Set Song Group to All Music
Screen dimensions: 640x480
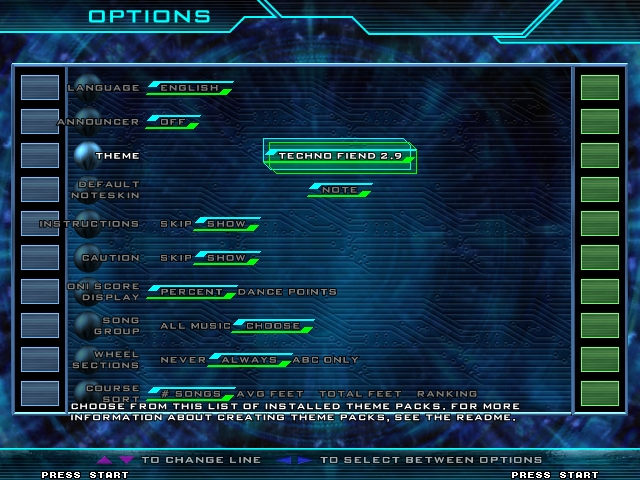[194, 326]
